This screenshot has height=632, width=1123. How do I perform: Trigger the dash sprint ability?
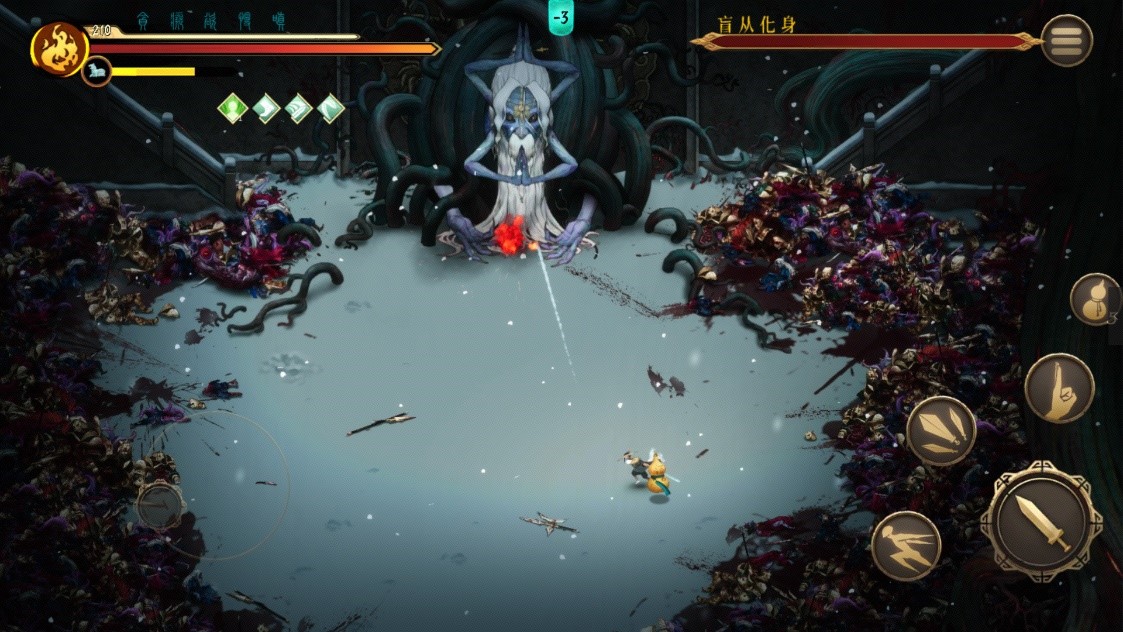tap(905, 546)
